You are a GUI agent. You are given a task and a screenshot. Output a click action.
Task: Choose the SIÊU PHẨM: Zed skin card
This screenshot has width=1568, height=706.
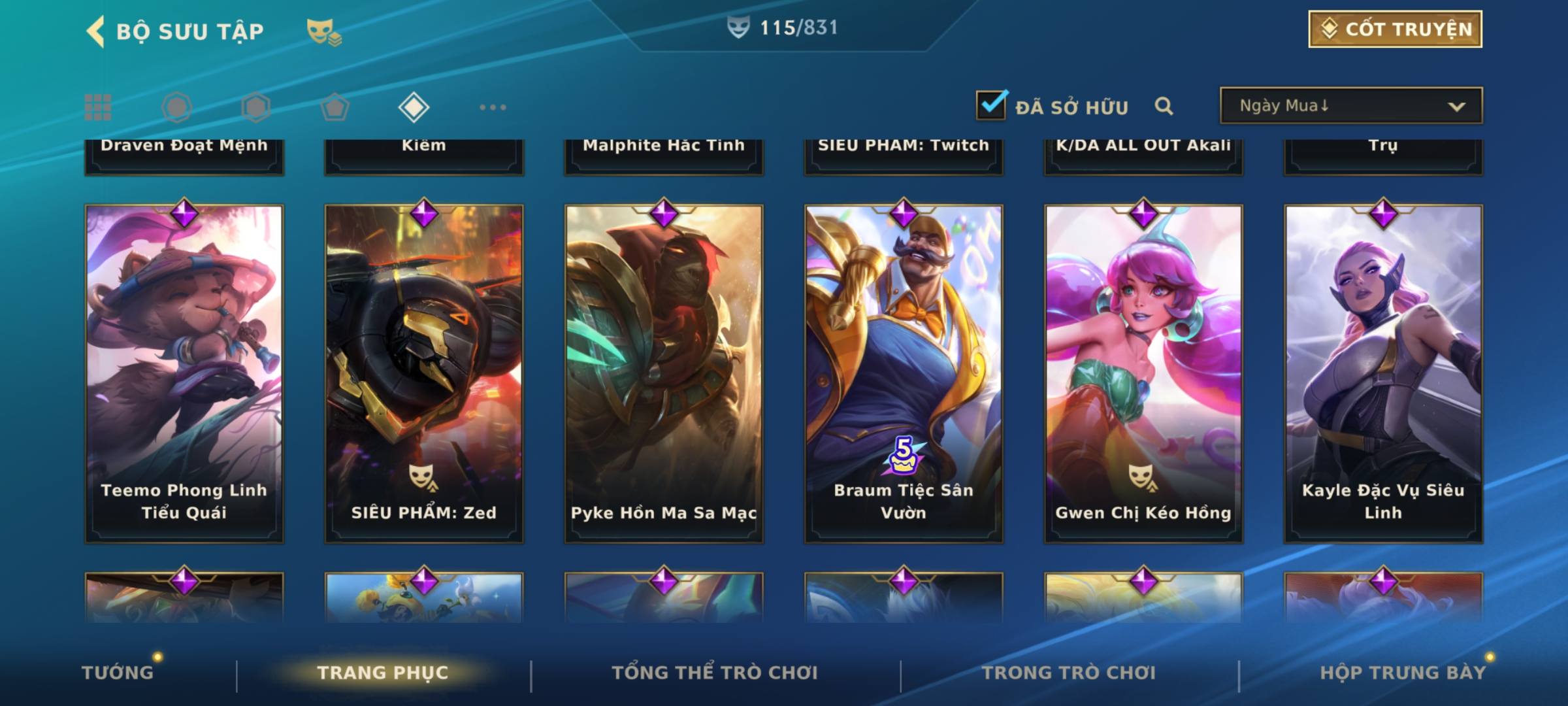[424, 373]
